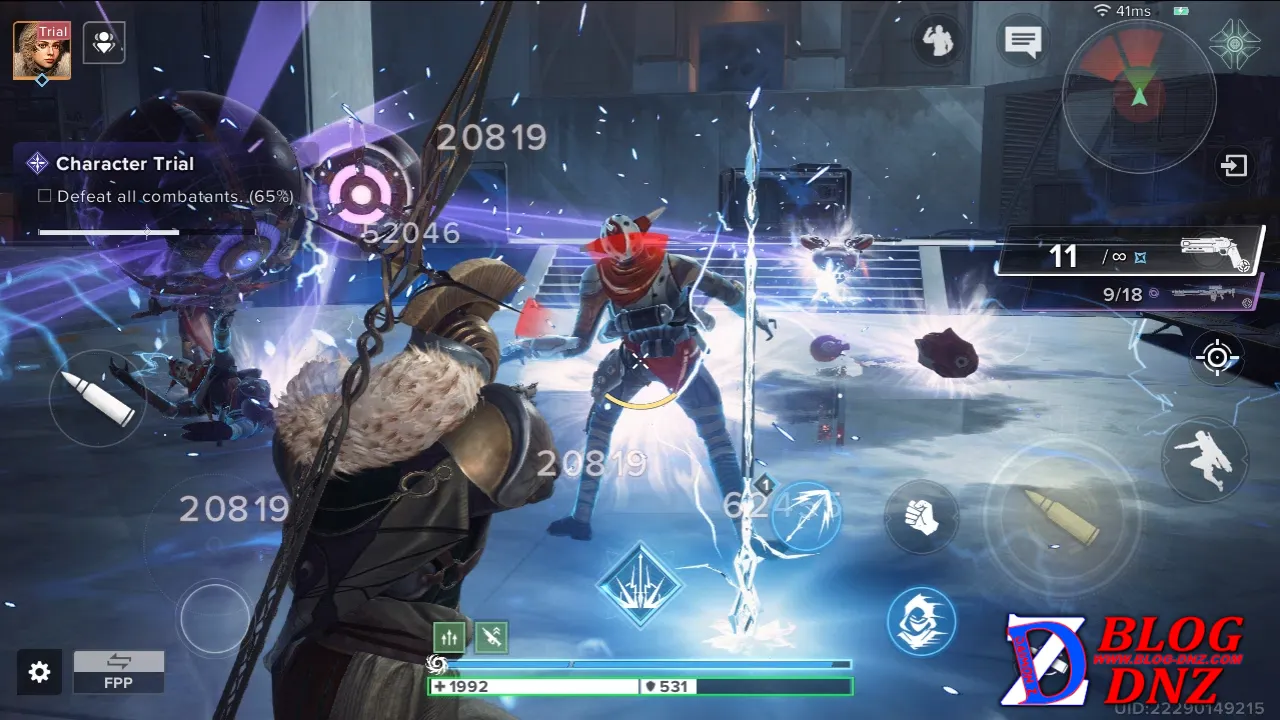Activate the hooded figure class ability

tap(921, 620)
